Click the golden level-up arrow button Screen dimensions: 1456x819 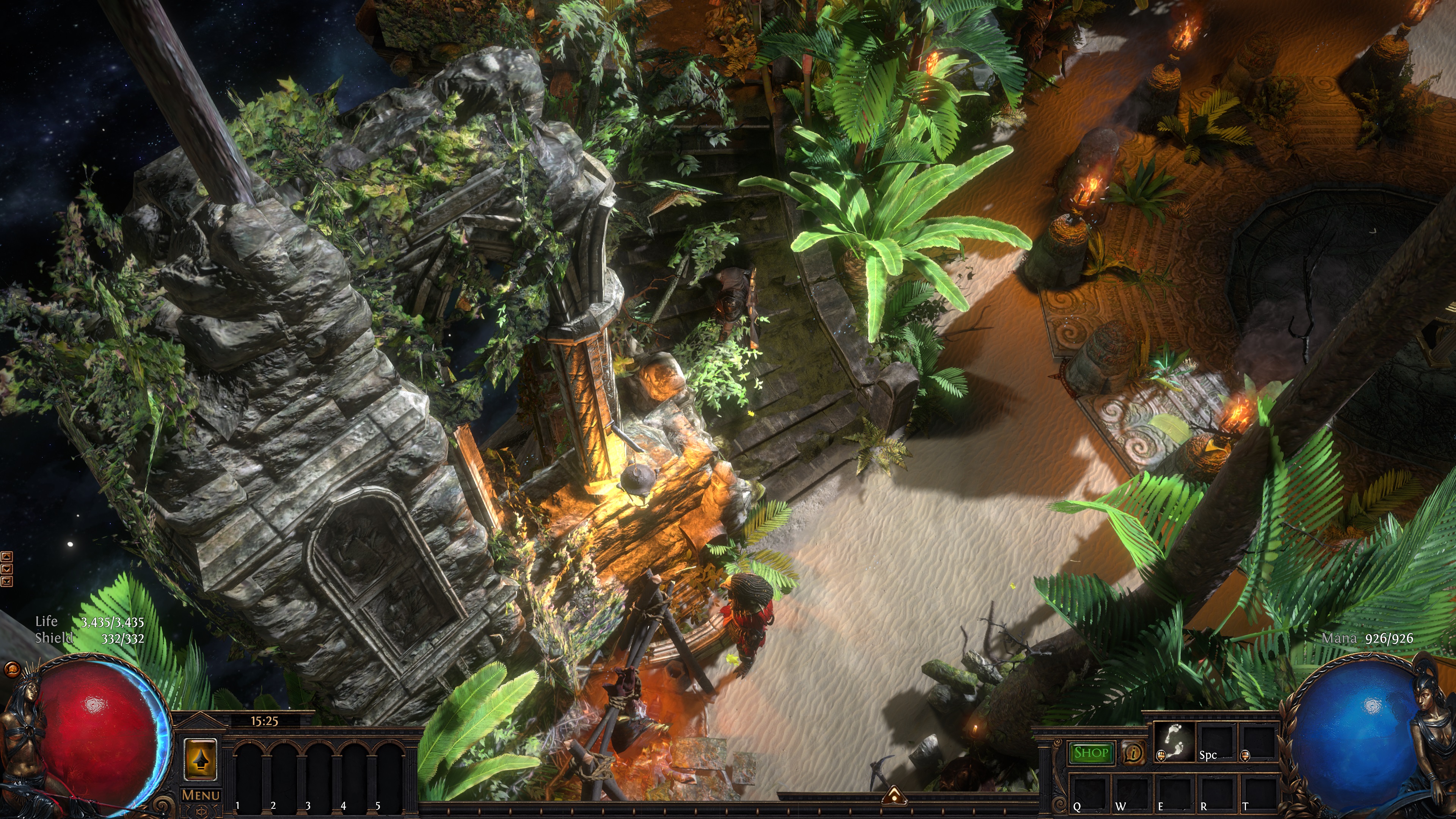[x=200, y=760]
